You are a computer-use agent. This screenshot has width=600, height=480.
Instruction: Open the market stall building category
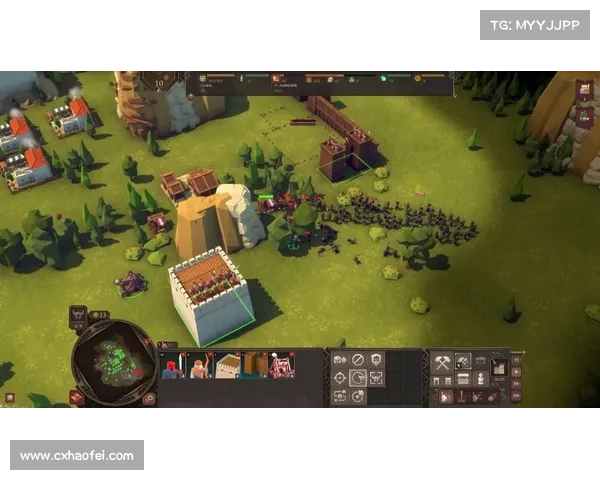click(x=463, y=380)
